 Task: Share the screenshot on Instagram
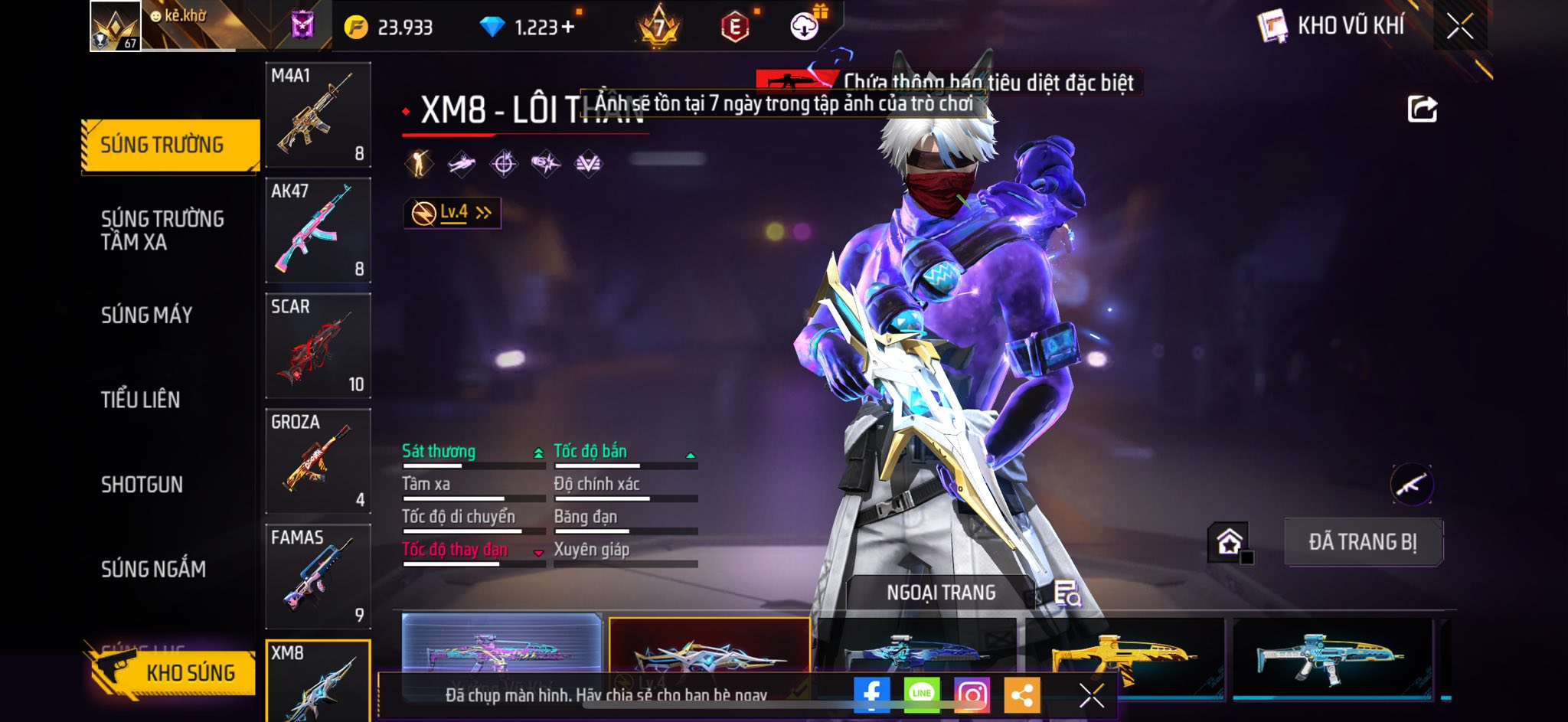(972, 694)
